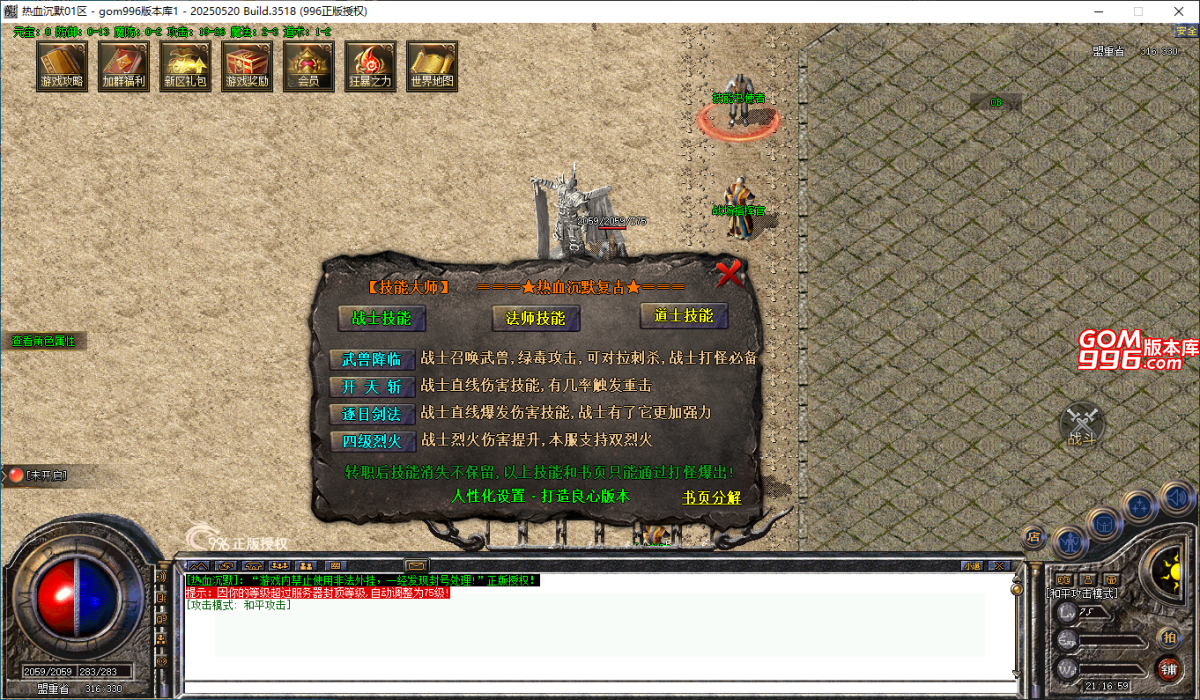Select the 武兽降临 skill button
The height and width of the screenshot is (700, 1200).
[x=372, y=359]
